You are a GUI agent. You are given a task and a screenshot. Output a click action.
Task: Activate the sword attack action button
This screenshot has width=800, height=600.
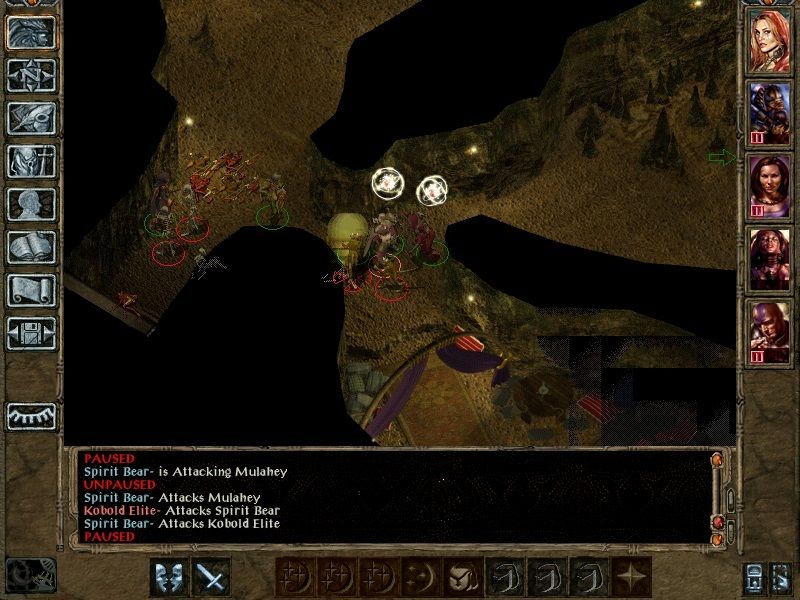pyautogui.click(x=211, y=577)
